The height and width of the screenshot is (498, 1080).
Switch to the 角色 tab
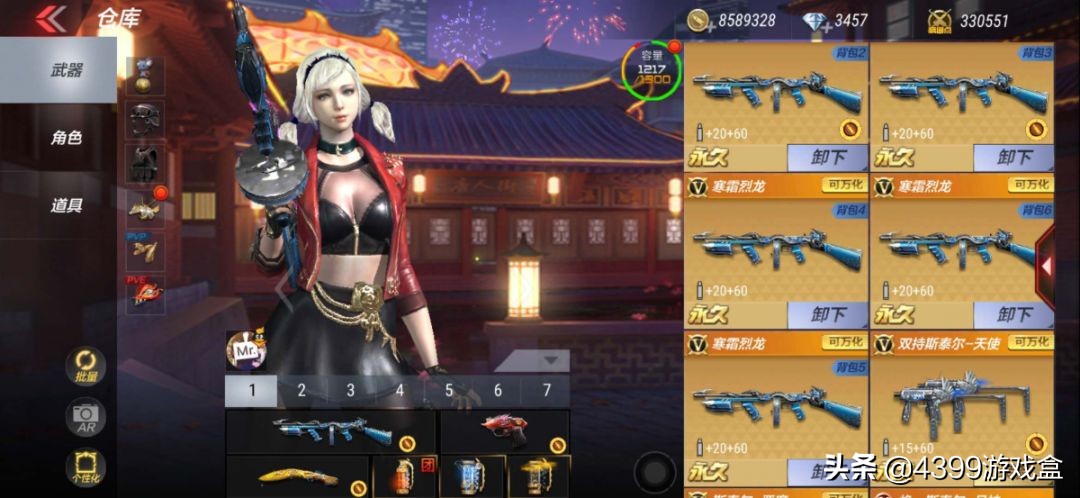[66, 138]
